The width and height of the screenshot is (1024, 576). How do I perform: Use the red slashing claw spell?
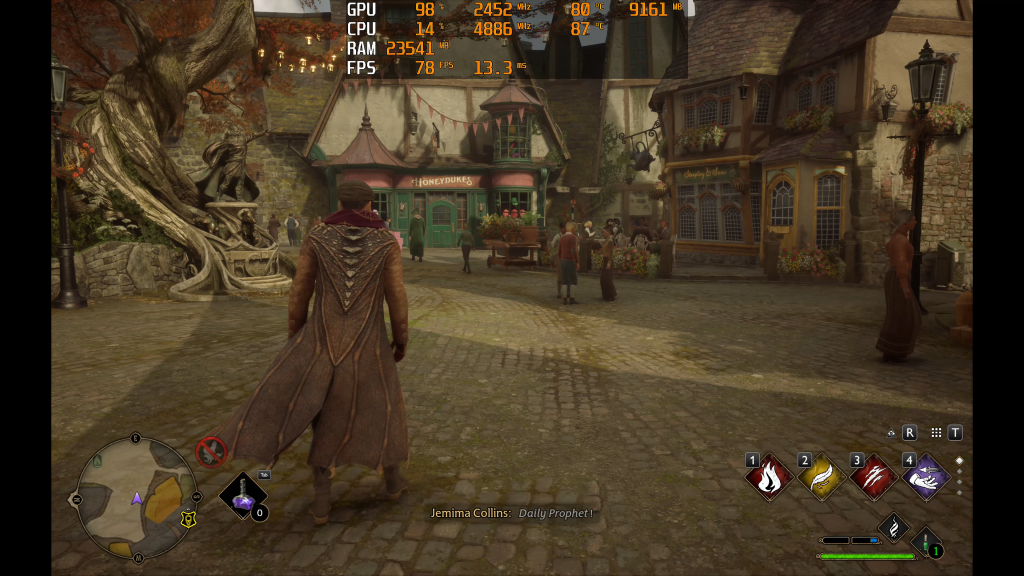point(873,478)
